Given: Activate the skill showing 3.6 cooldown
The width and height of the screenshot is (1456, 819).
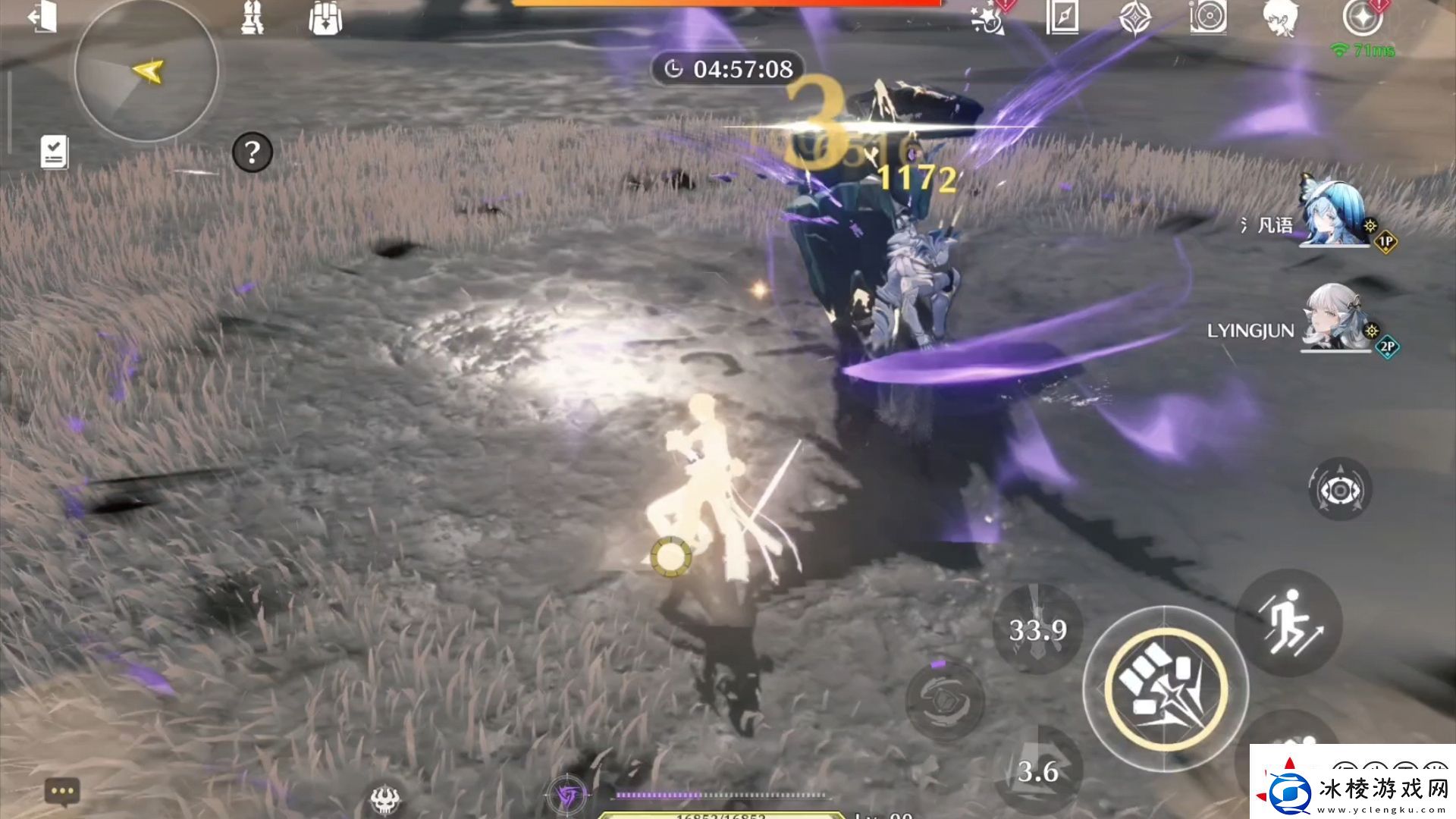Looking at the screenshot, I should pos(1037,770).
